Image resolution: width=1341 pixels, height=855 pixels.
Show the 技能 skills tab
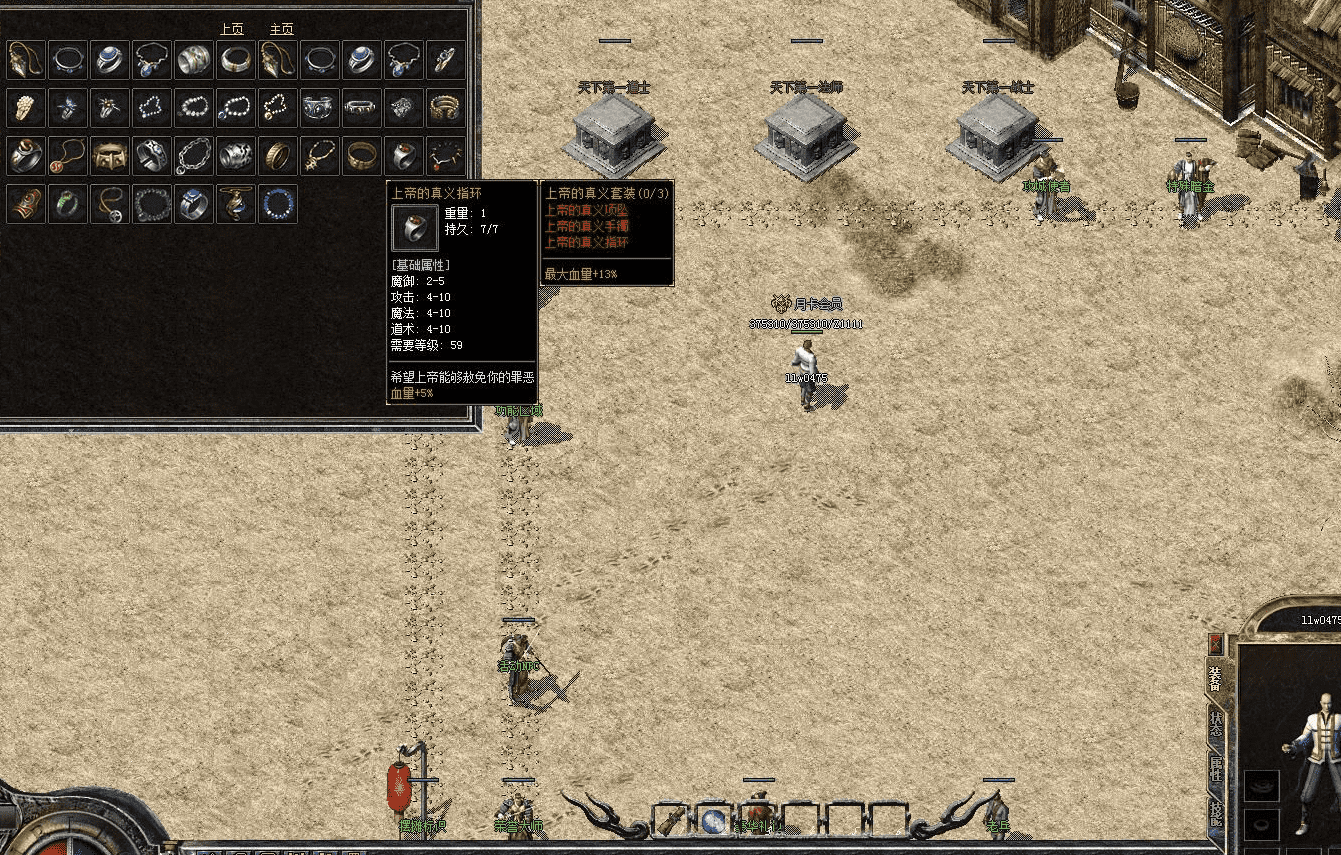1216,813
